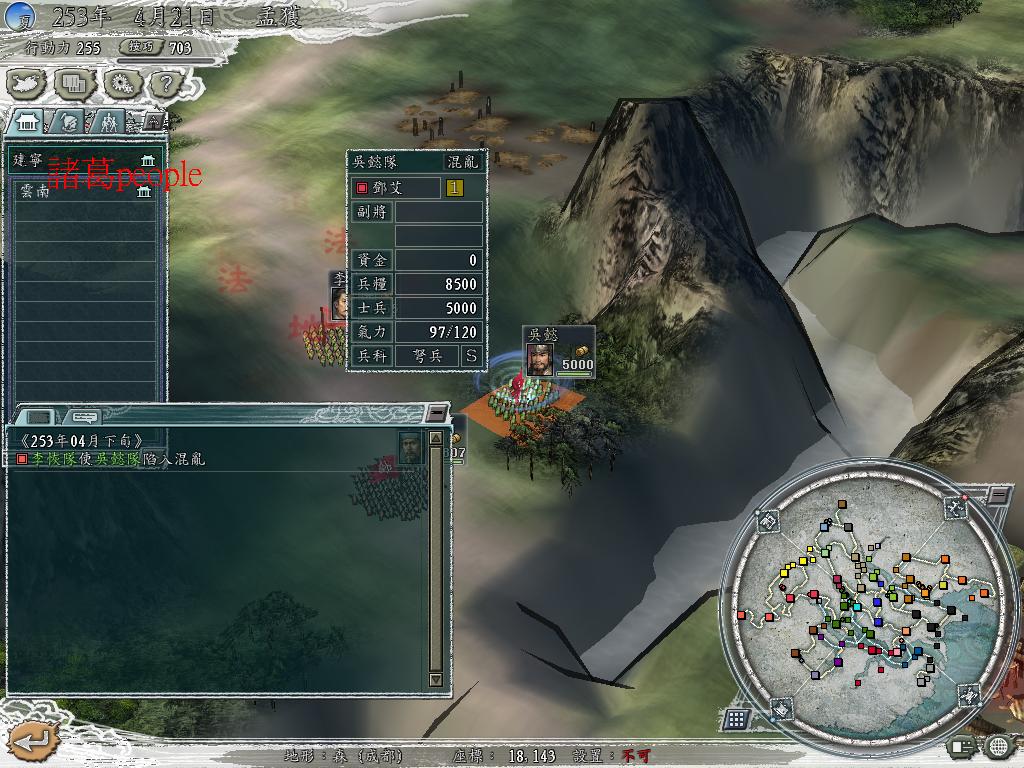
Task: Switch to the speech bubble log tab
Action: tap(83, 416)
